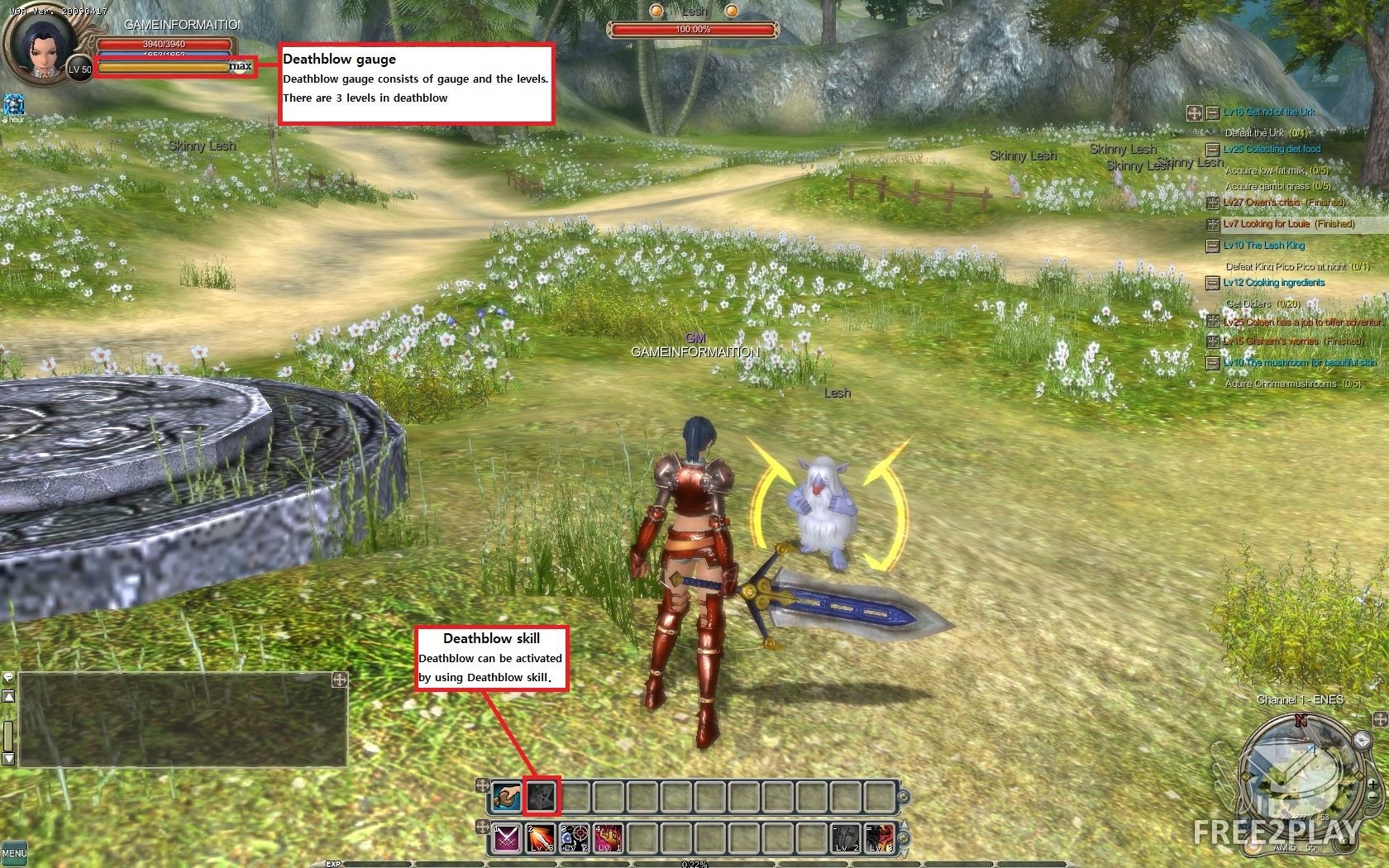Open the mail envelope icon by the minimap
This screenshot has height=868, width=1389.
coord(1361,741)
